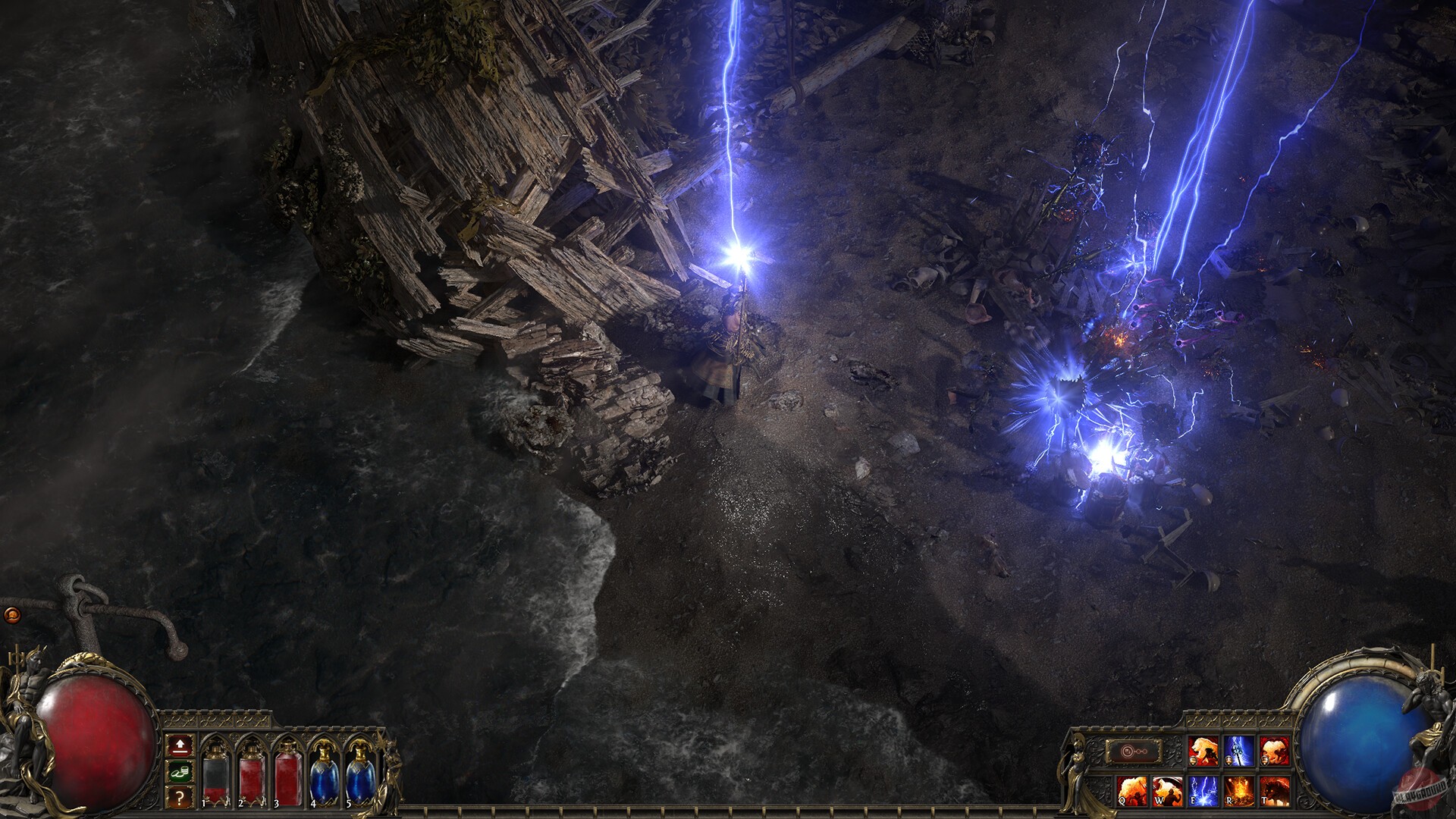Cast the T-bound fire hound skill
This screenshot has height=819, width=1456.
[1276, 792]
